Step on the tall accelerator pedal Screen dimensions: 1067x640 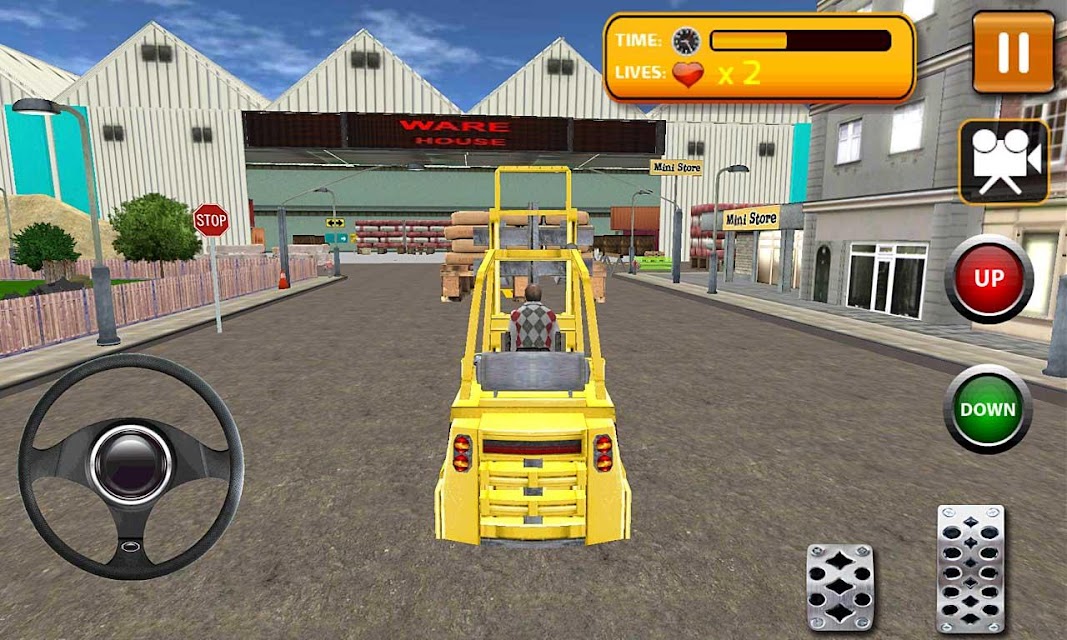tap(970, 567)
